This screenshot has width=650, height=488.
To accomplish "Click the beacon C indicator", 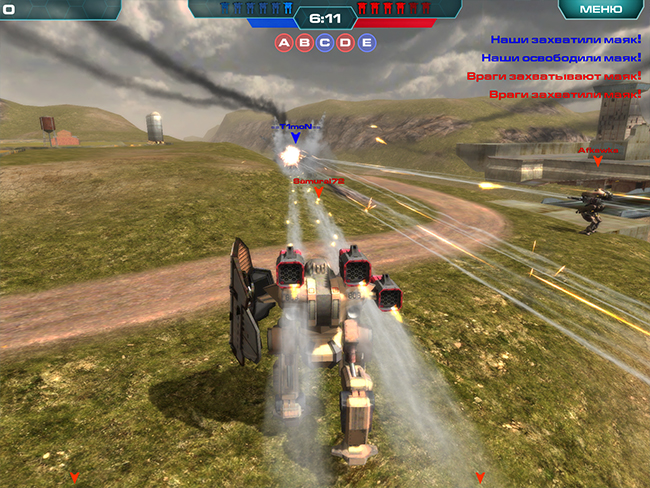I will tap(325, 42).
